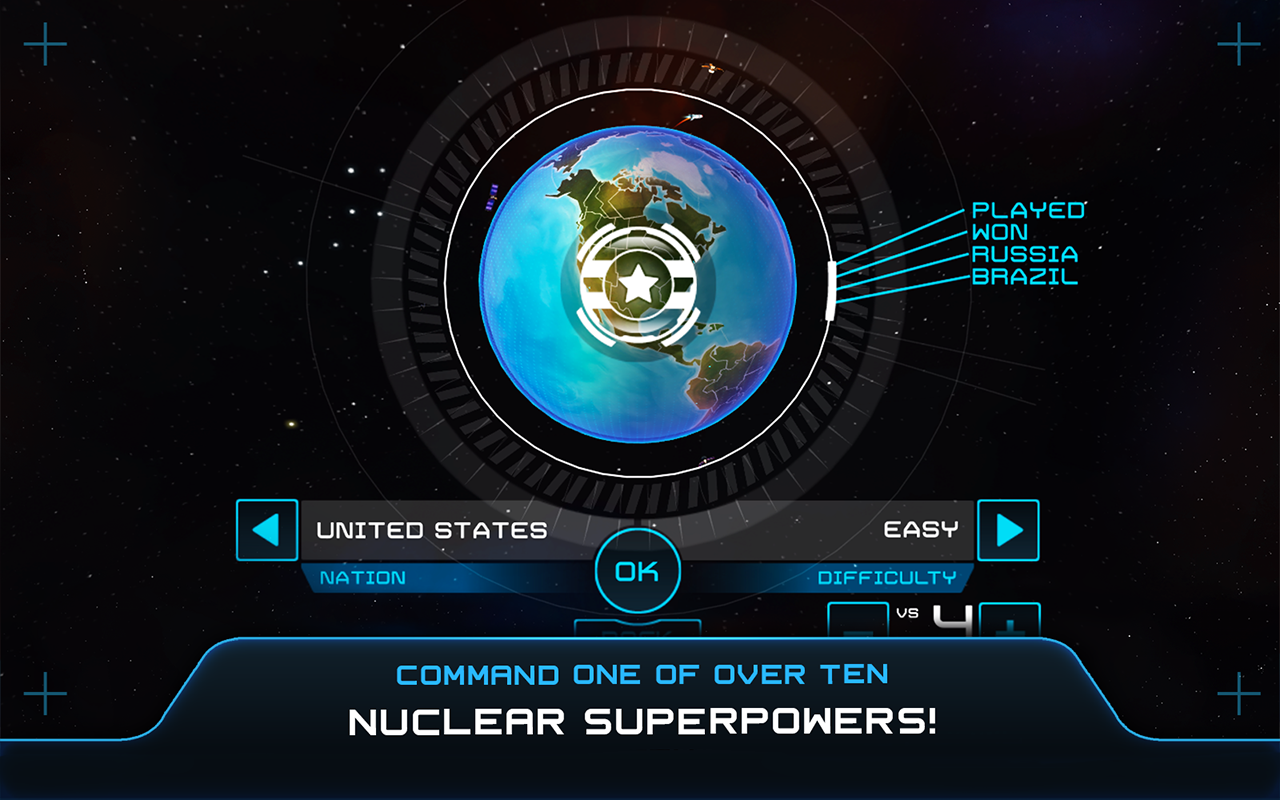Click the left arrow beside United States
Viewport: 1280px width, 800px height.
(x=267, y=530)
